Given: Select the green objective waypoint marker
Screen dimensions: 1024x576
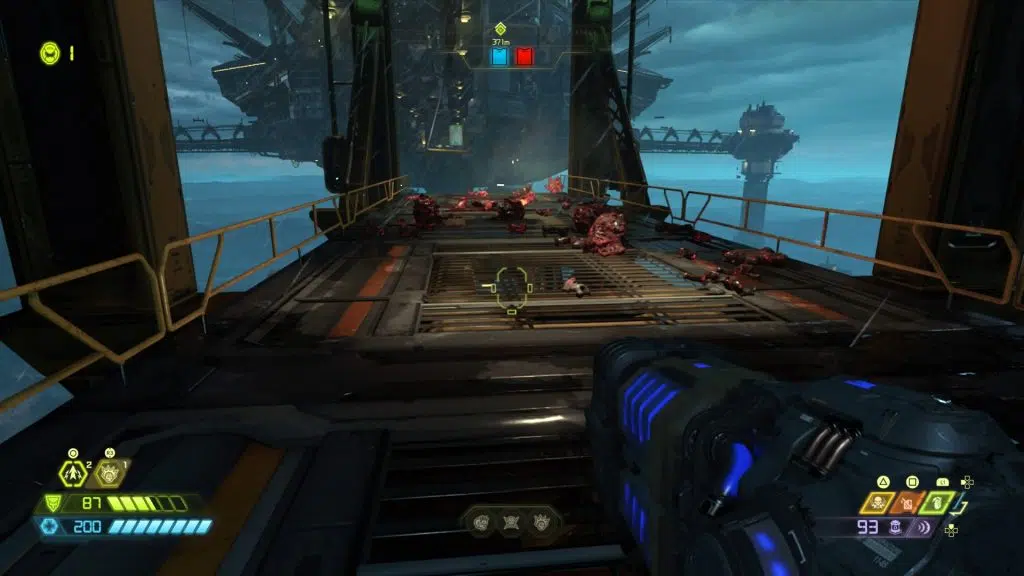Looking at the screenshot, I should pos(499,28).
